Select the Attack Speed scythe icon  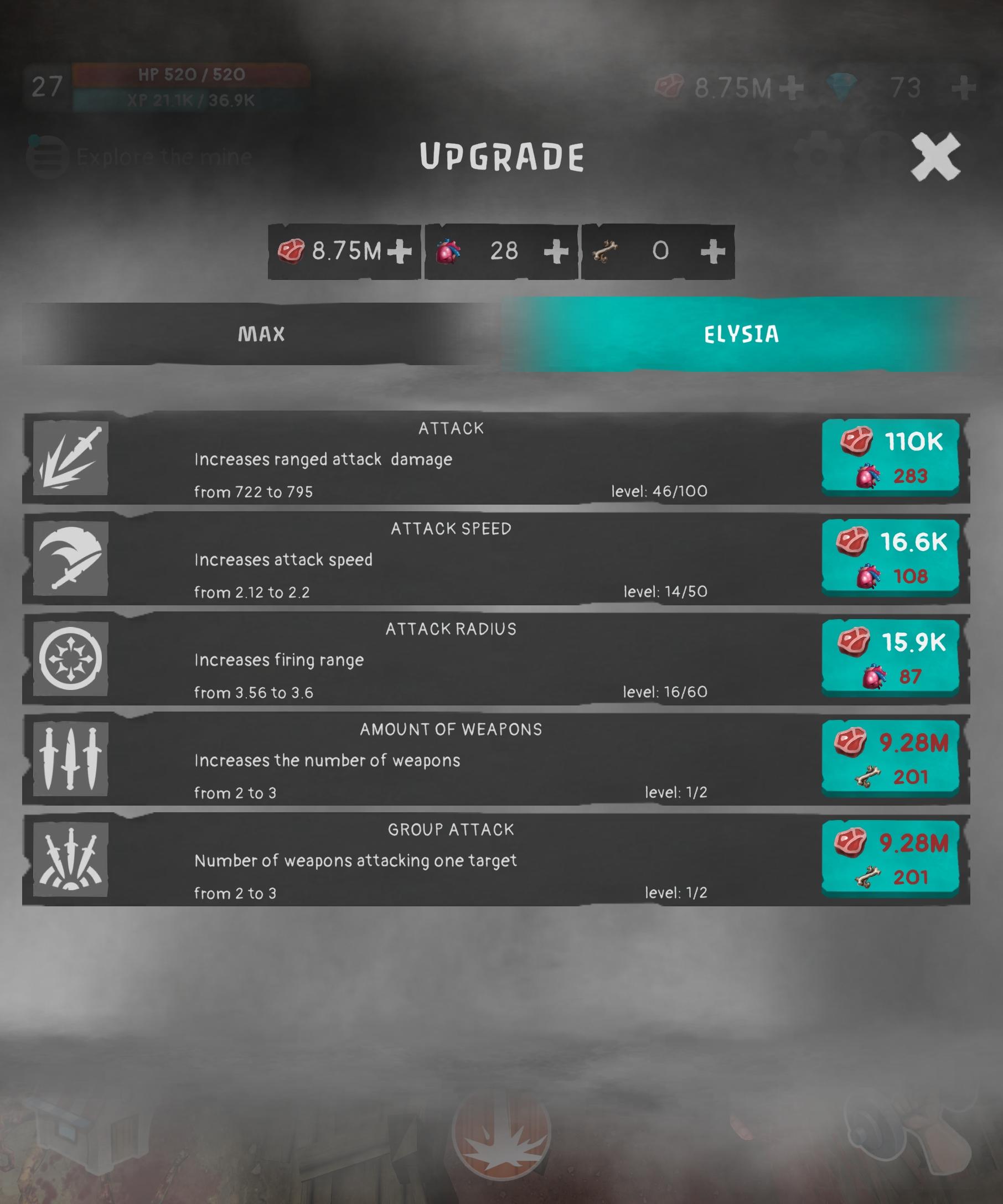[67, 559]
